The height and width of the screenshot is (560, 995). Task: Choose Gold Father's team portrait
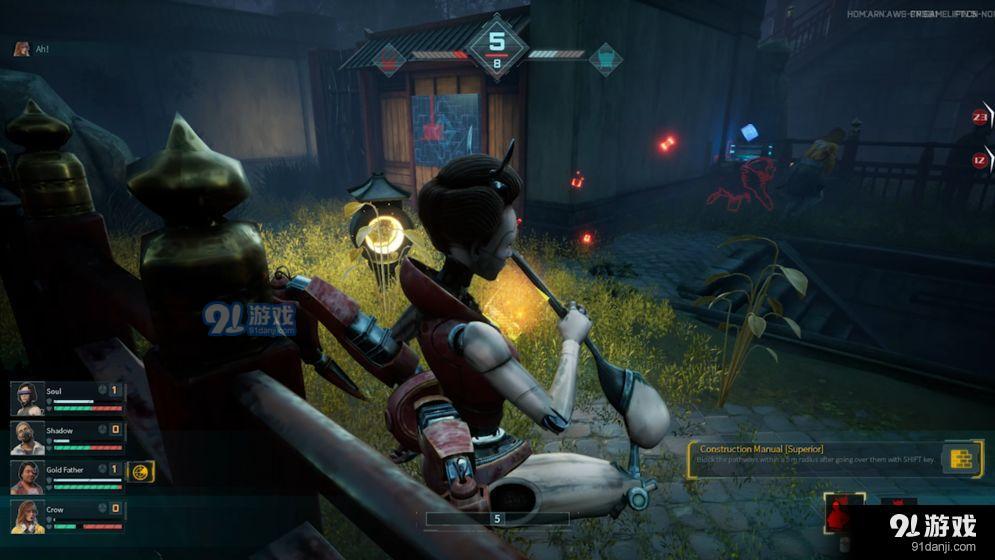27,476
